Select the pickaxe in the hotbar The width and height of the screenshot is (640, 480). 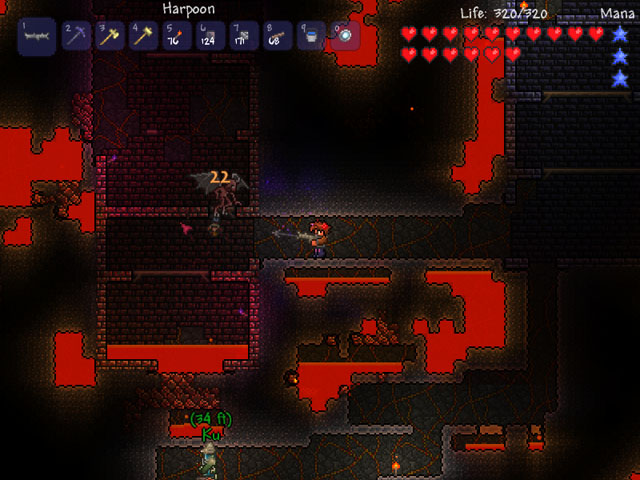76,36
